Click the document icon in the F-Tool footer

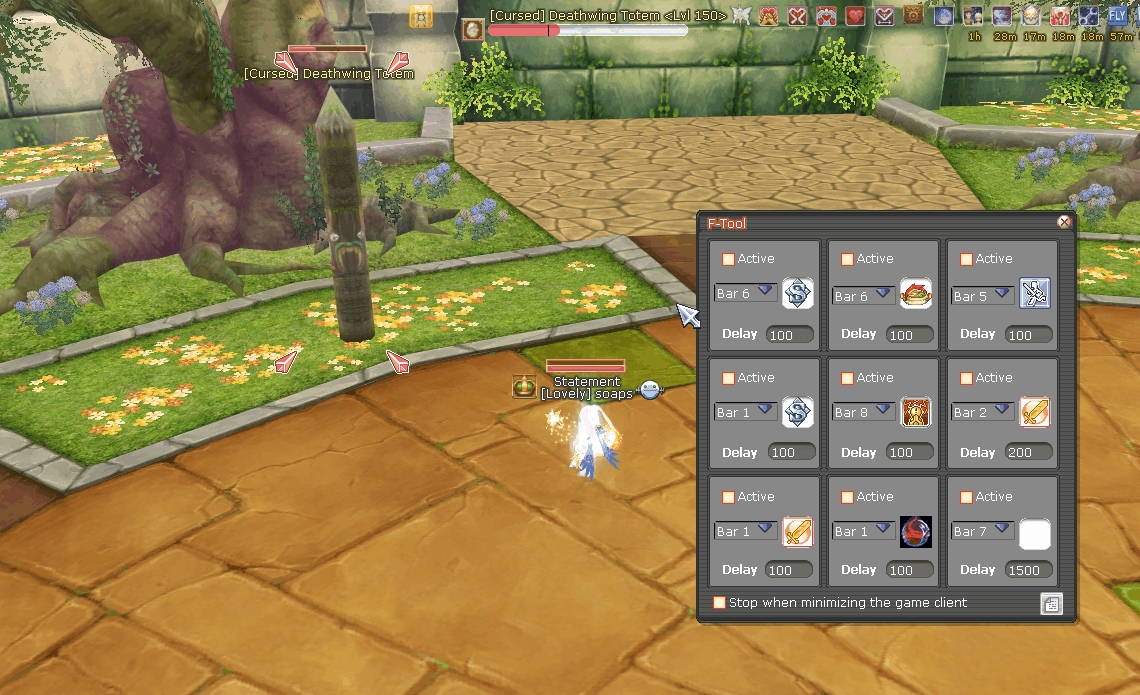point(1051,603)
